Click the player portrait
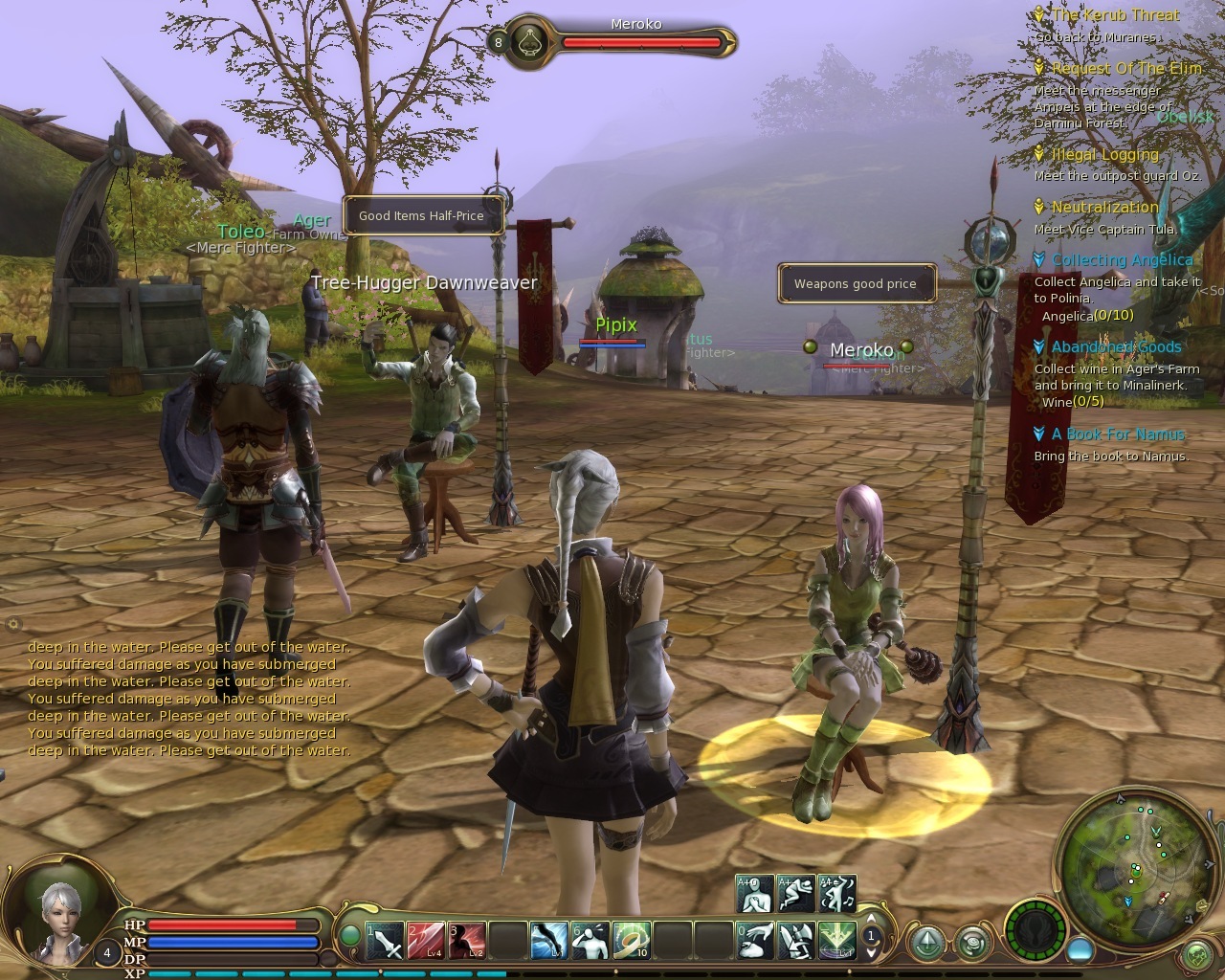Viewport: 1225px width, 980px height. pyautogui.click(x=59, y=917)
